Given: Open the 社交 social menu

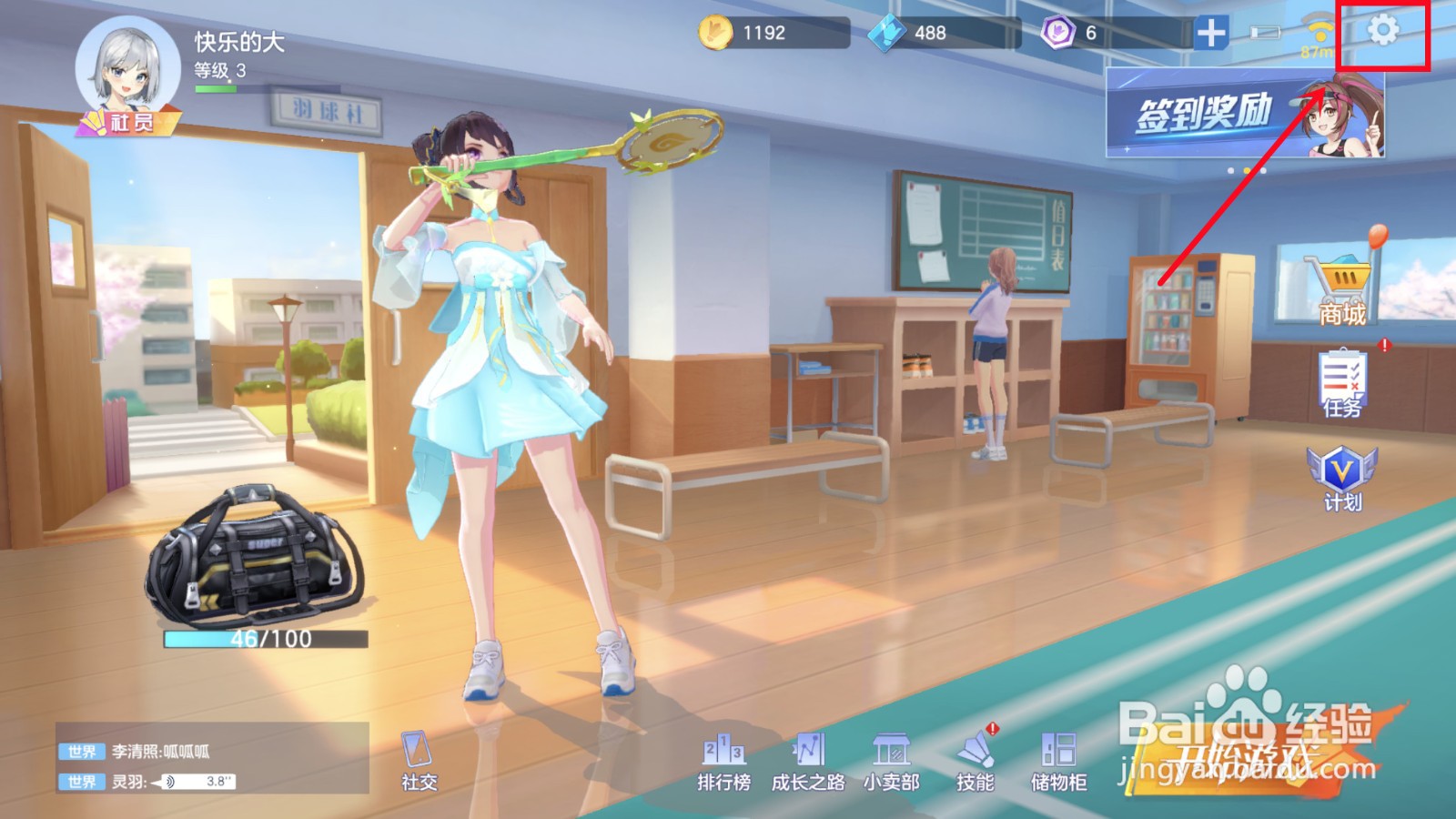Looking at the screenshot, I should (419, 761).
